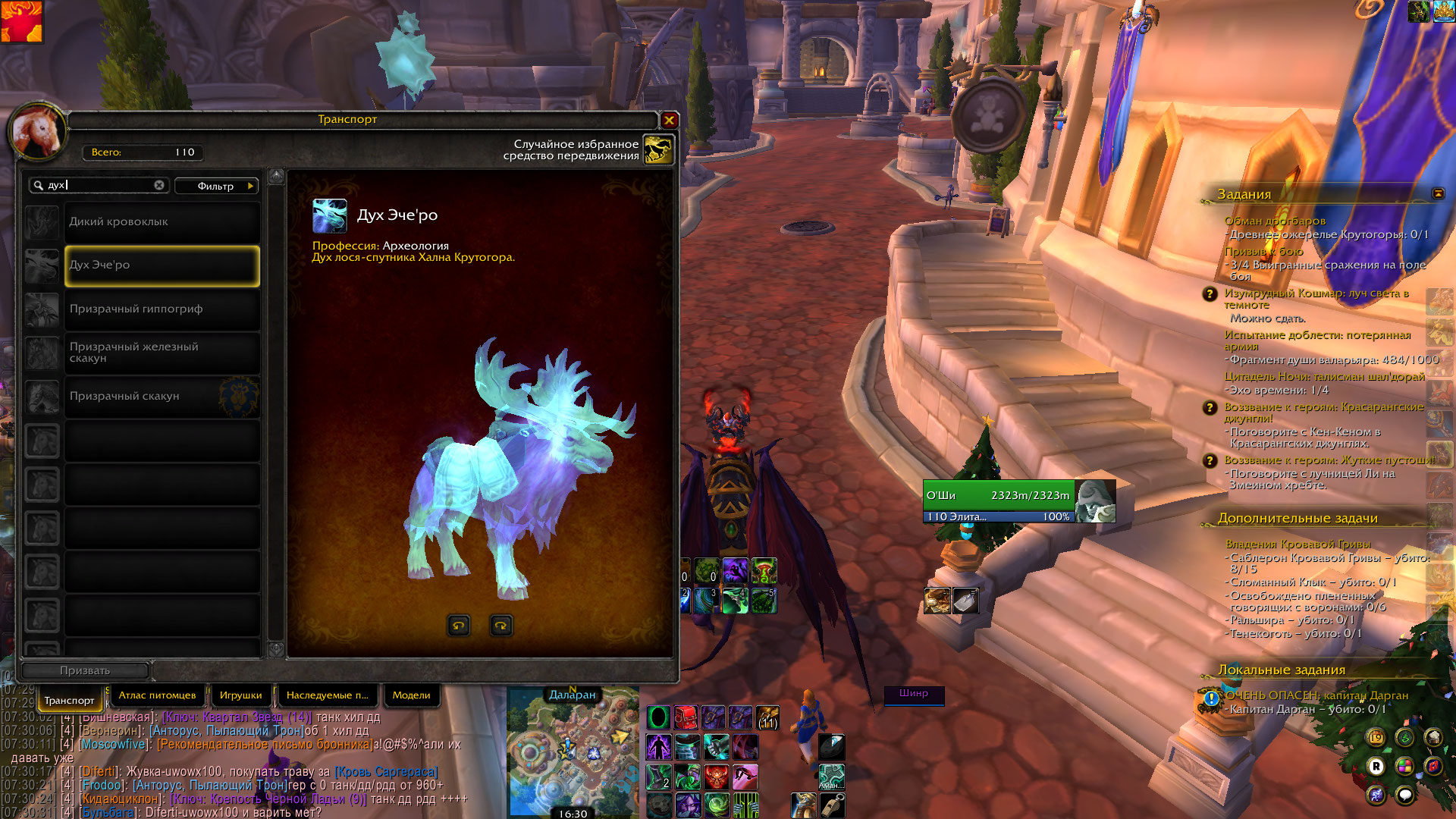Select Дух Эче'ро mount entry
Viewport: 1456px width, 819px height.
[x=162, y=265]
